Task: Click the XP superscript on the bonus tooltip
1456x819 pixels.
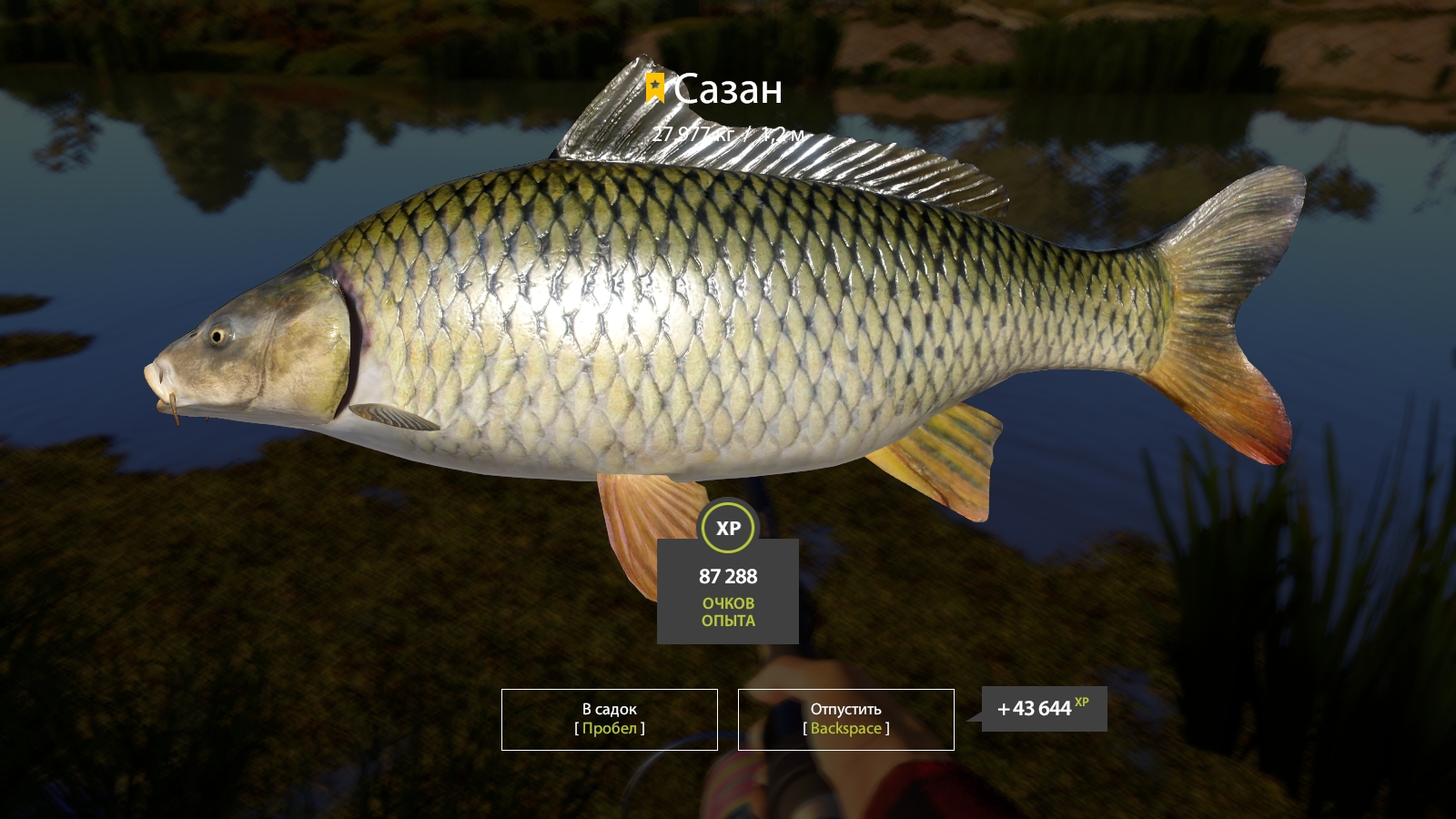Action: [1079, 701]
